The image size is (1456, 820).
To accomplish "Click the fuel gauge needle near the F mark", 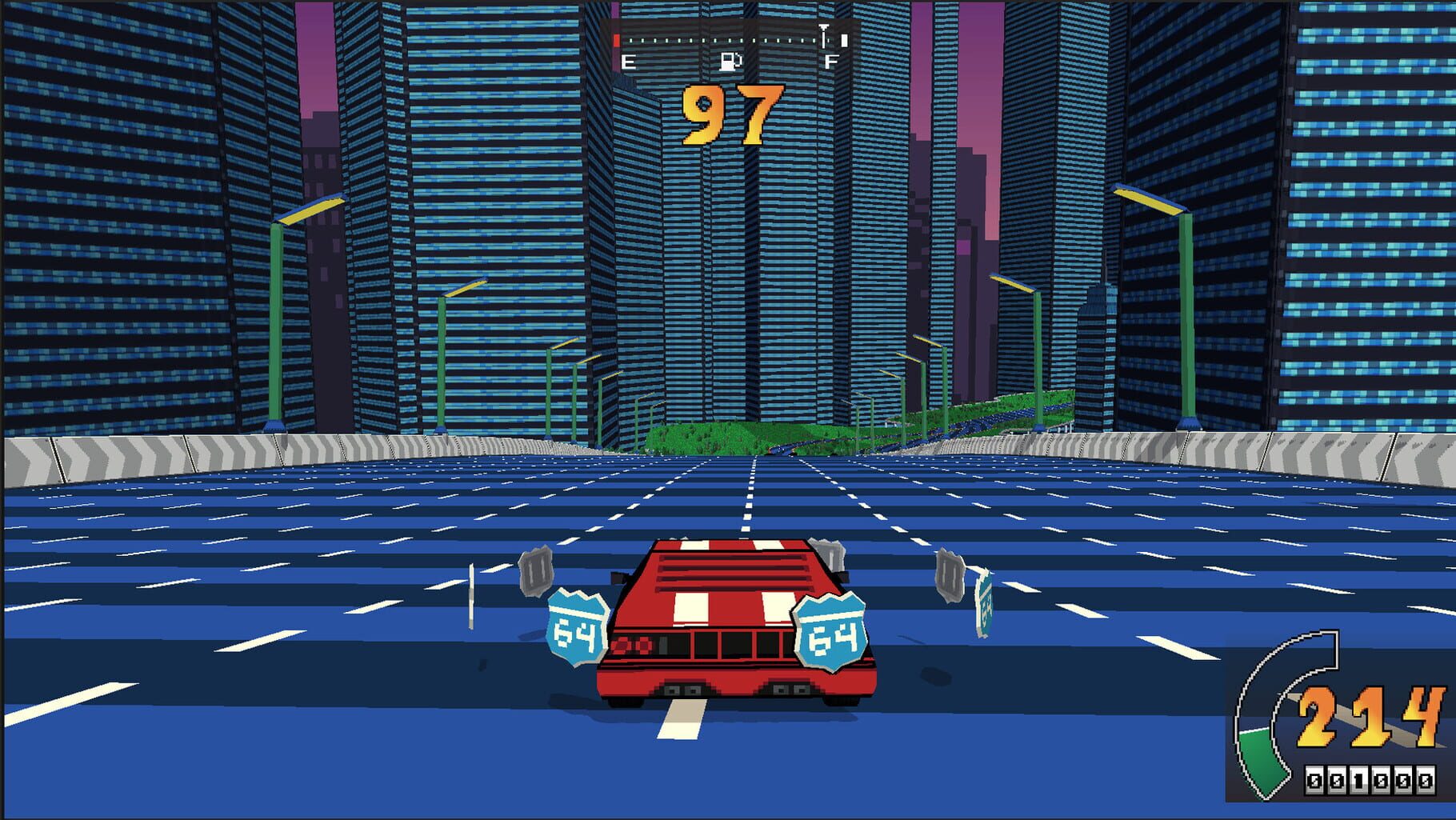I will (x=822, y=35).
